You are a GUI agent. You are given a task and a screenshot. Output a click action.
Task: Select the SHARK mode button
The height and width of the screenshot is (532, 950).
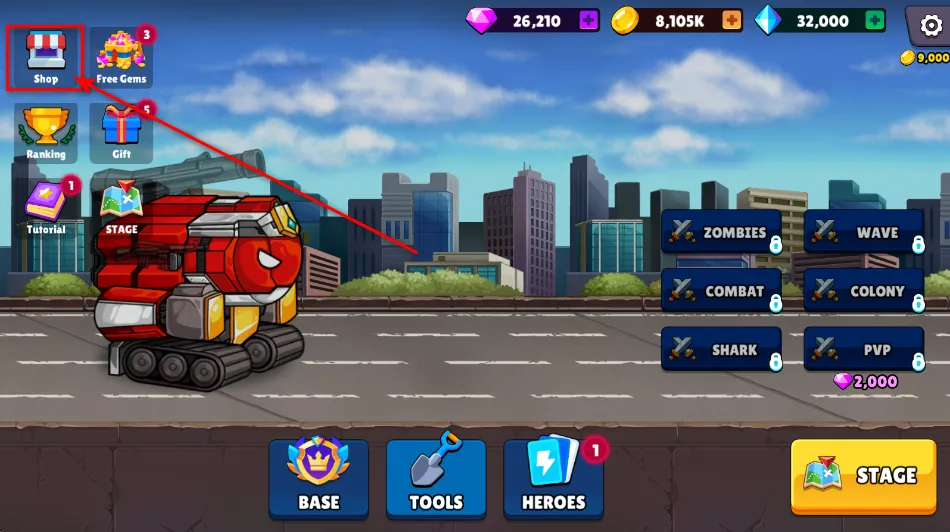pyautogui.click(x=721, y=350)
